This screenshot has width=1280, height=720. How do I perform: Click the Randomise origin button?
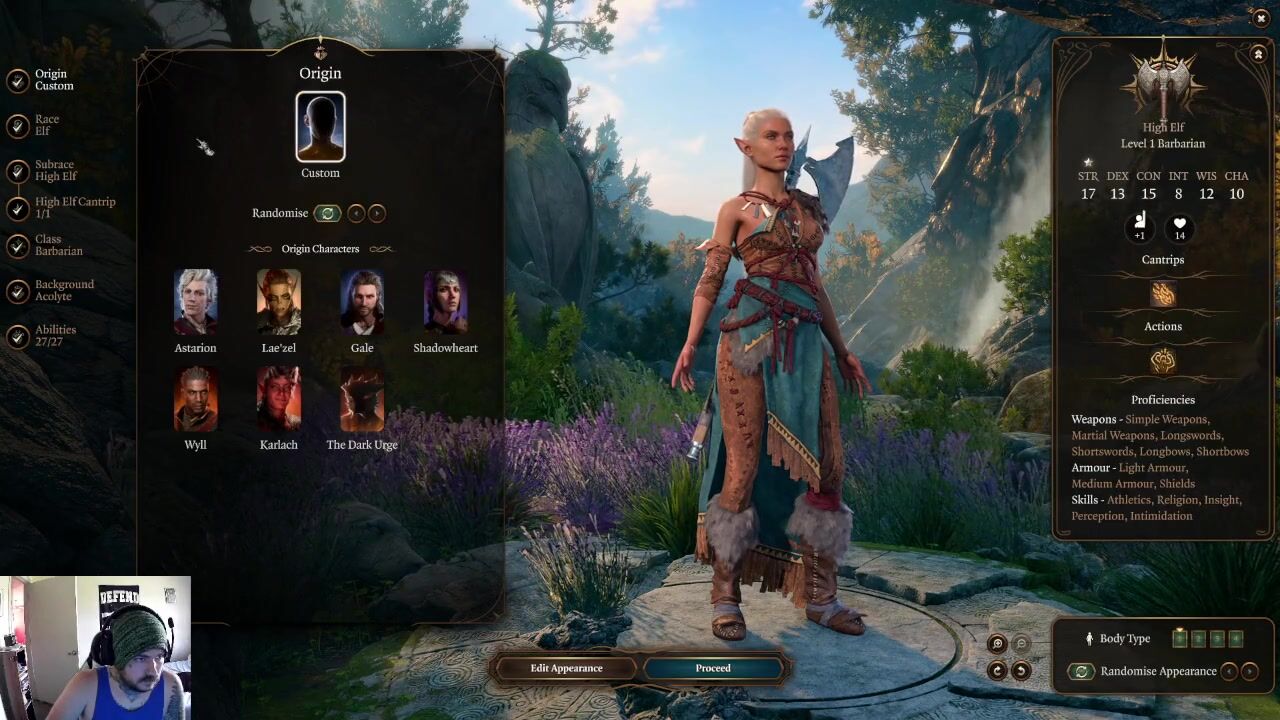[327, 213]
